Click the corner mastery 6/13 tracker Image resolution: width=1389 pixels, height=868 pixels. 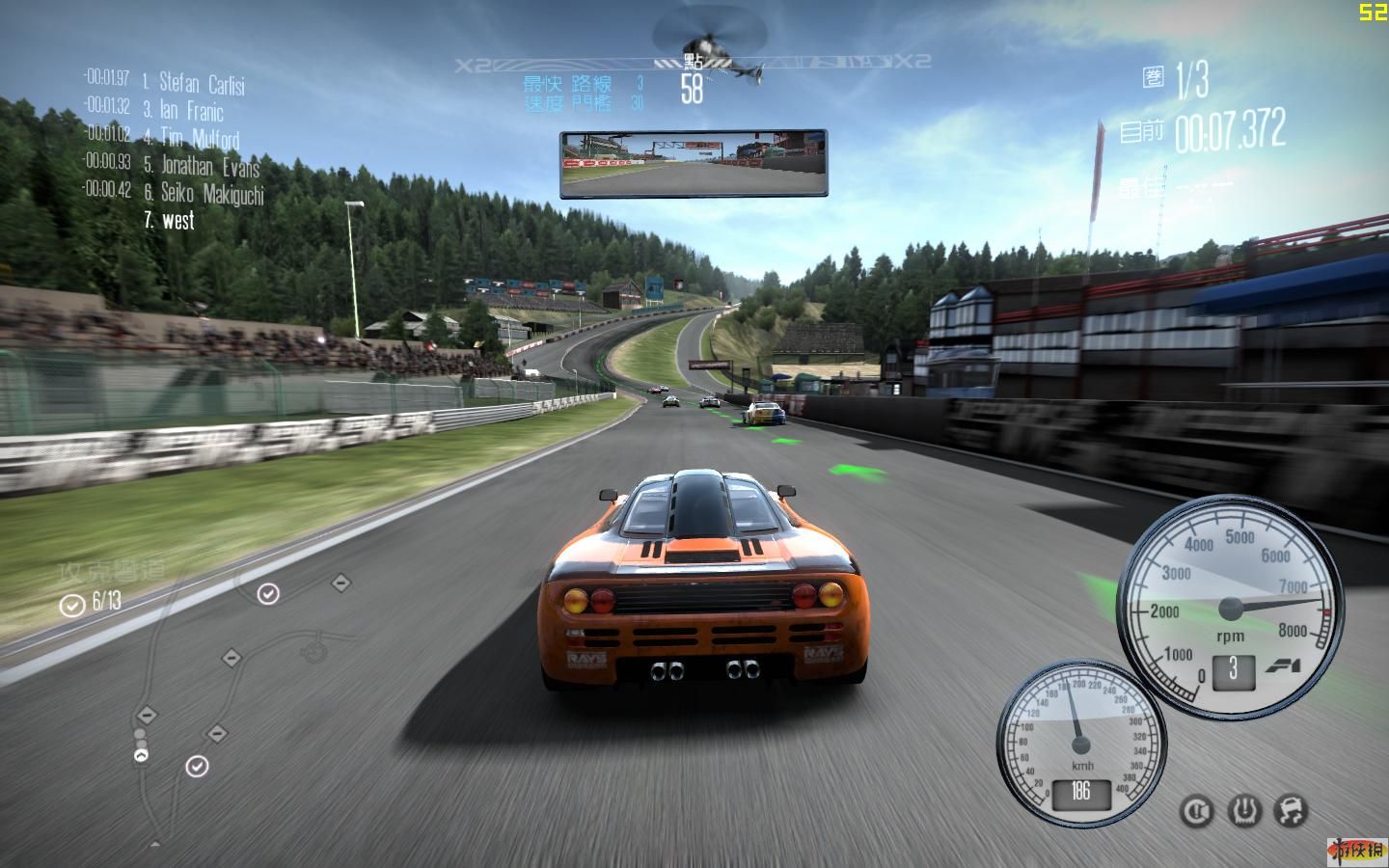click(92, 604)
